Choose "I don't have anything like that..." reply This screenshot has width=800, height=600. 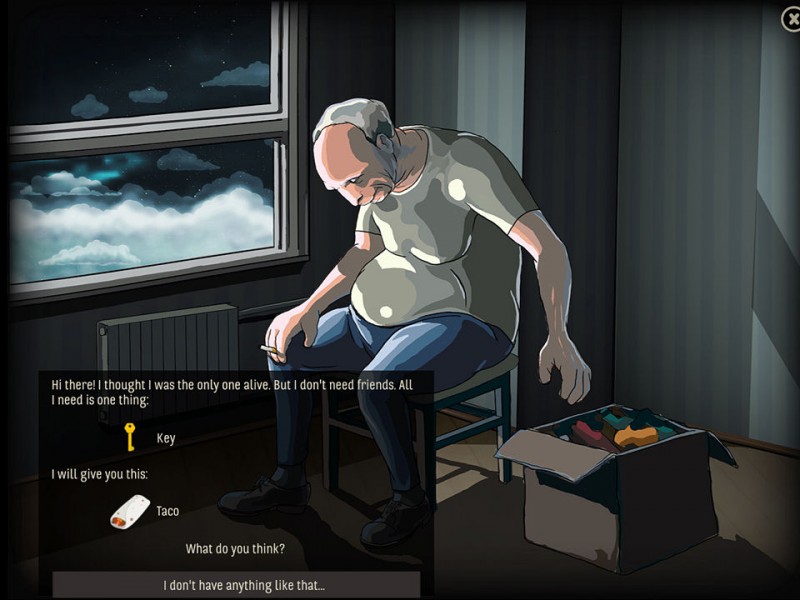[236, 584]
